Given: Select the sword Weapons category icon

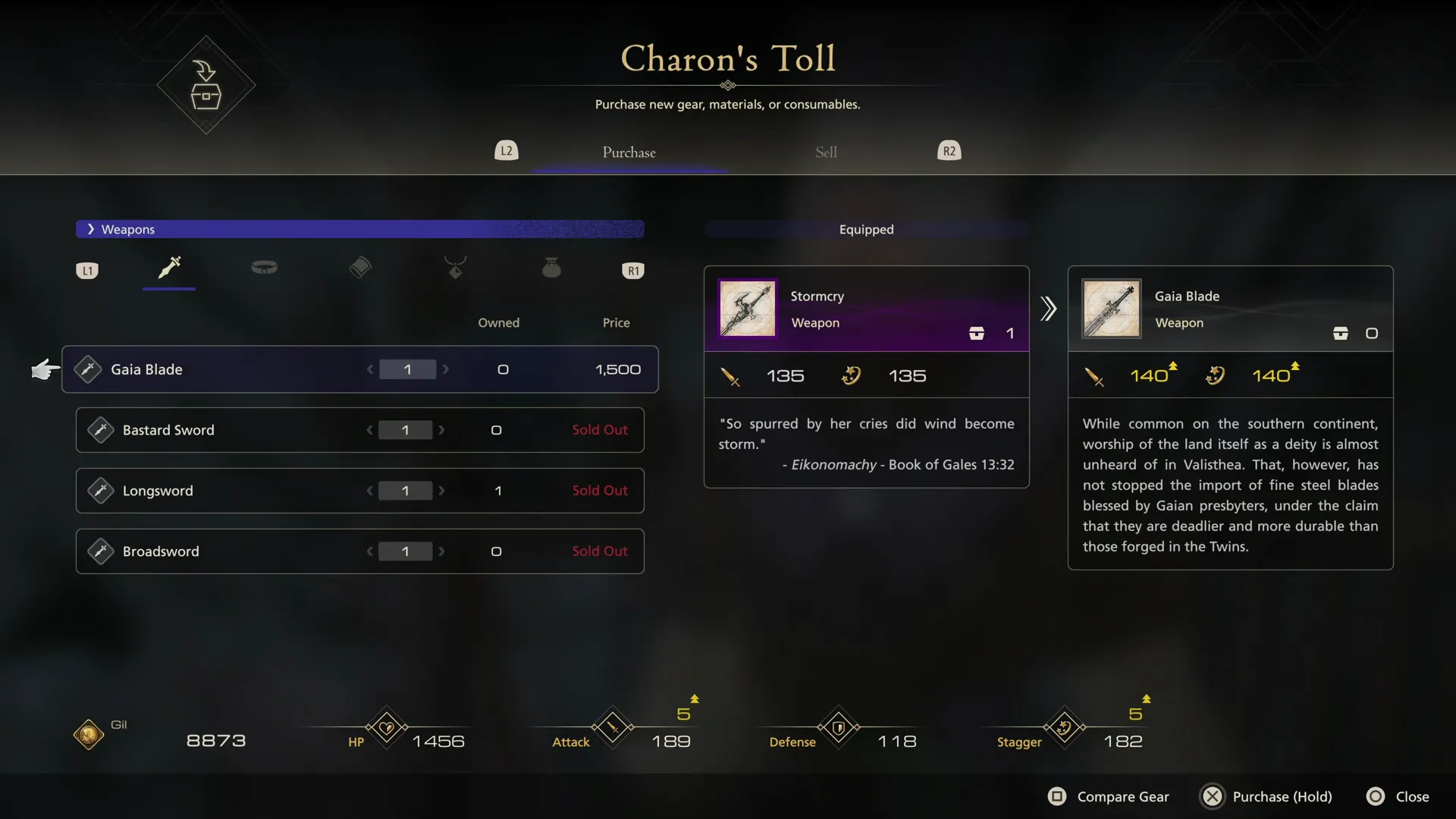Looking at the screenshot, I should pyautogui.click(x=168, y=269).
